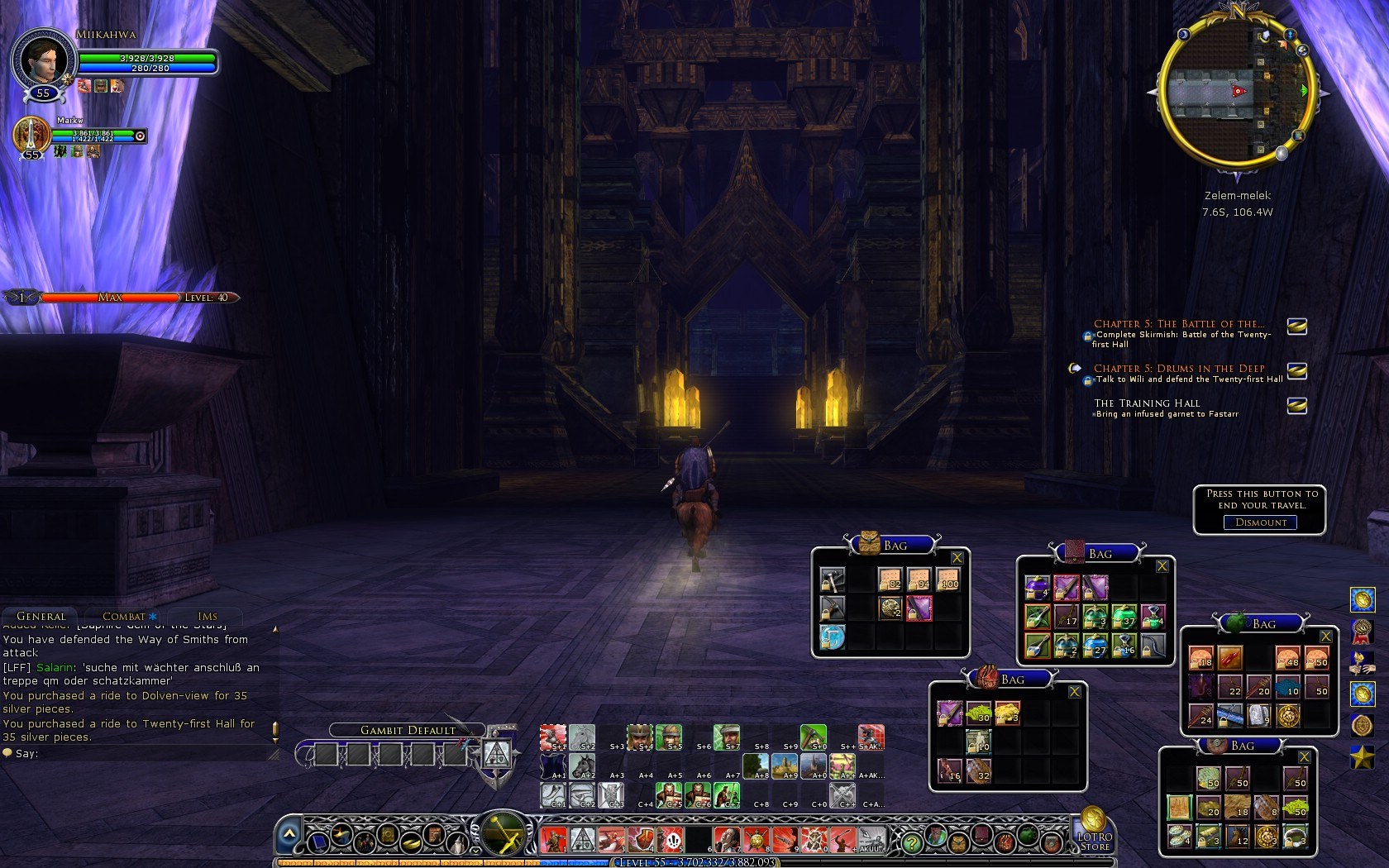The width and height of the screenshot is (1389, 868).
Task: Select the item stack of 27 in the bag
Action: point(1095,645)
